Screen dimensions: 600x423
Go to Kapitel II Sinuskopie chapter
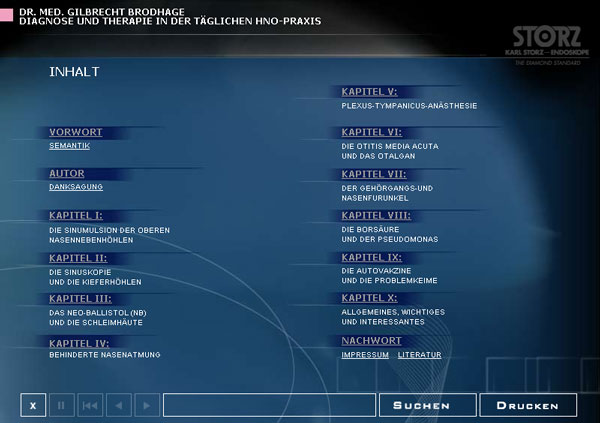click(x=78, y=257)
